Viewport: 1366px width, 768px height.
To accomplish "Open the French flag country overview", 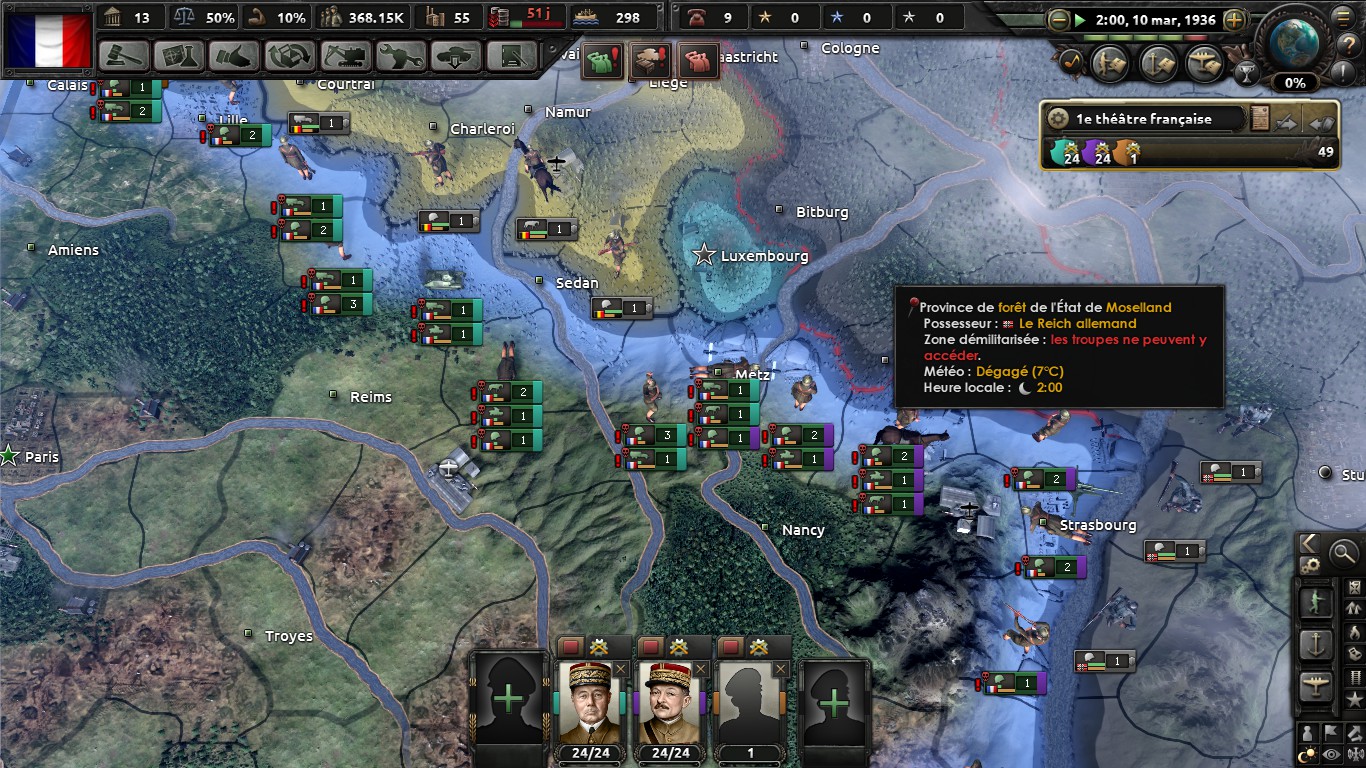I will point(48,39).
